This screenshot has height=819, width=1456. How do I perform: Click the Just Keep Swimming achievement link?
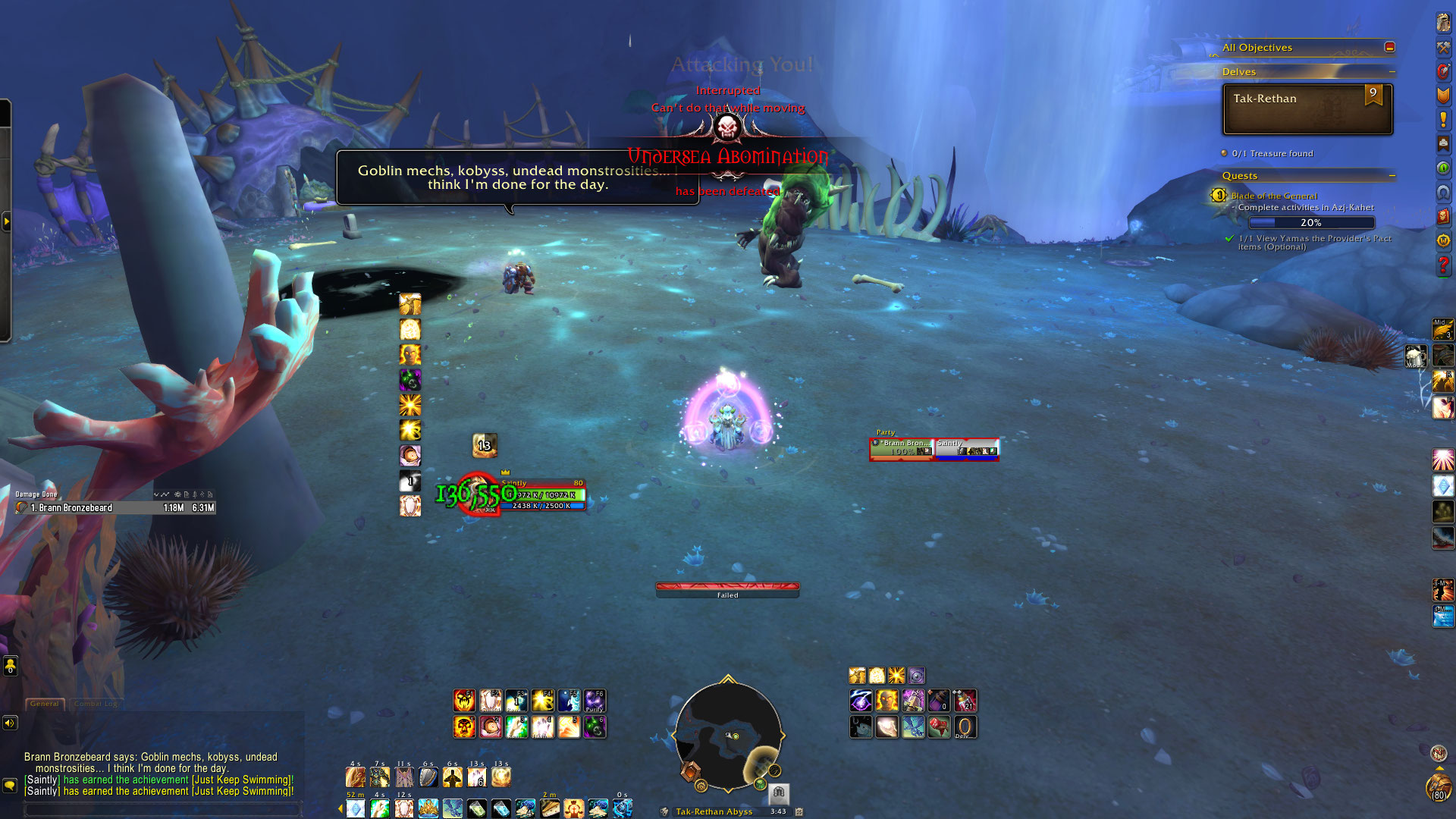click(241, 780)
